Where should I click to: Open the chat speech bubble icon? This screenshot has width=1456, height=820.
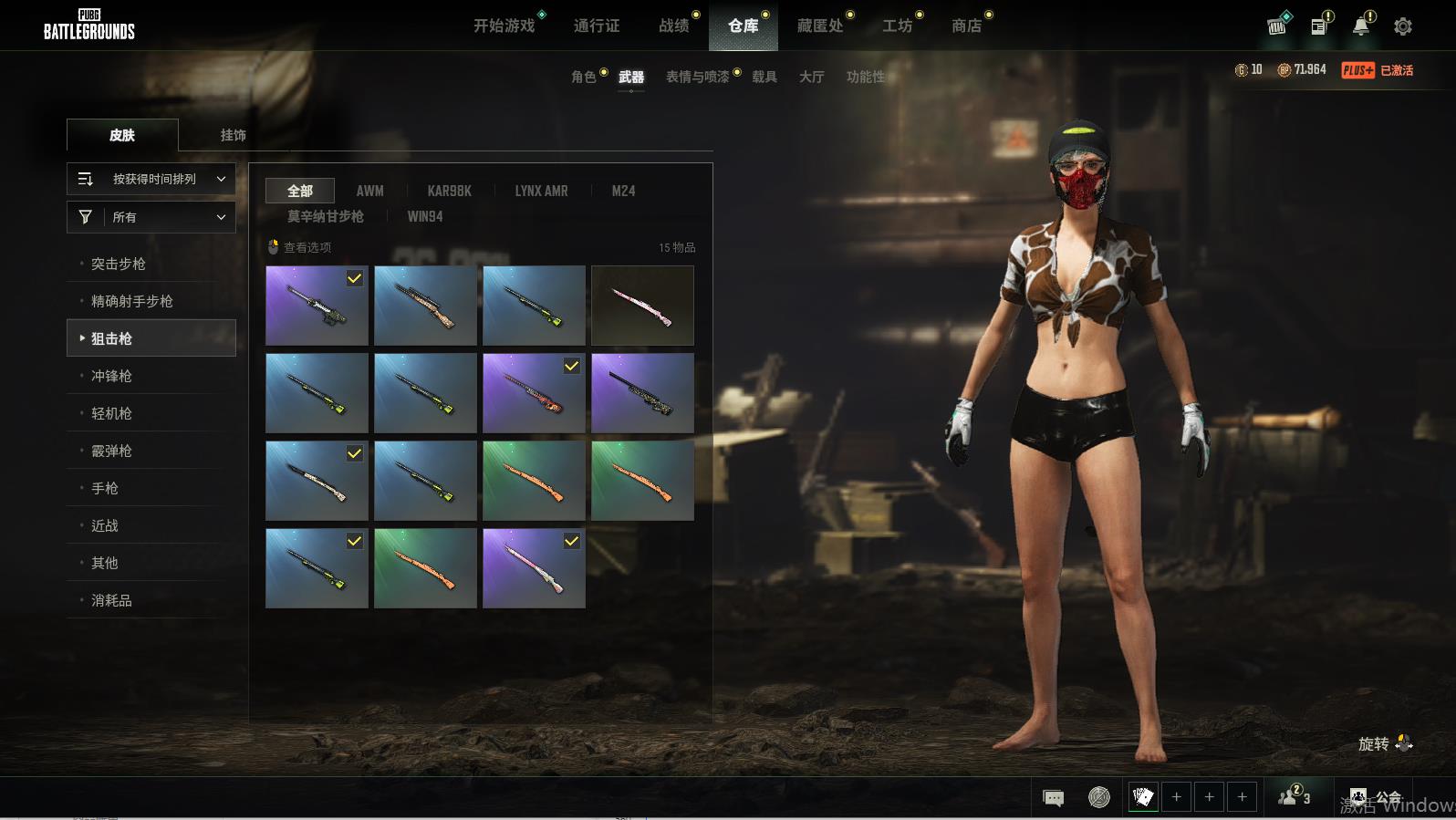tap(1053, 798)
